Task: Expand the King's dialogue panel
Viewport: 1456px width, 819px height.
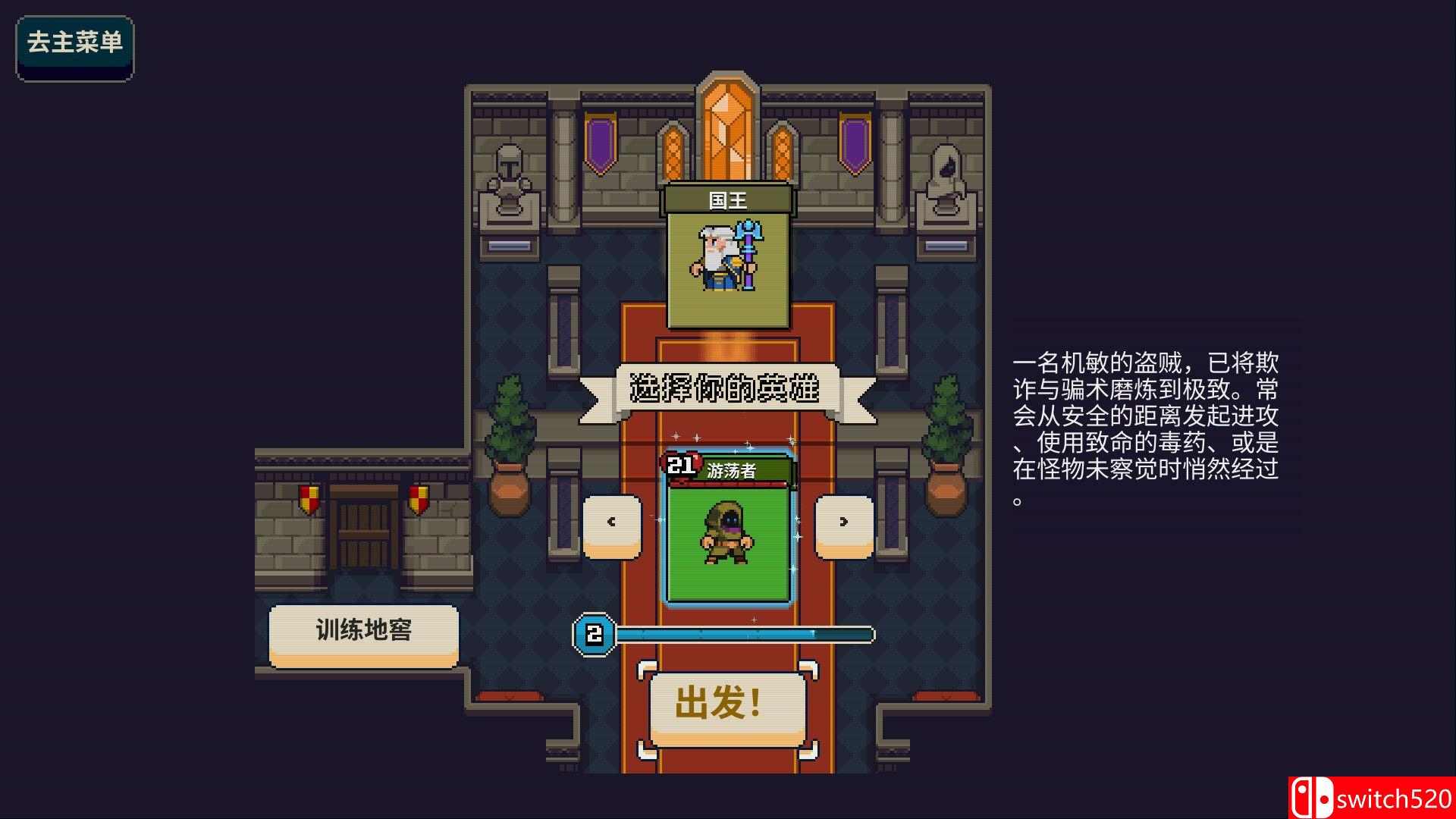Action: (x=726, y=199)
